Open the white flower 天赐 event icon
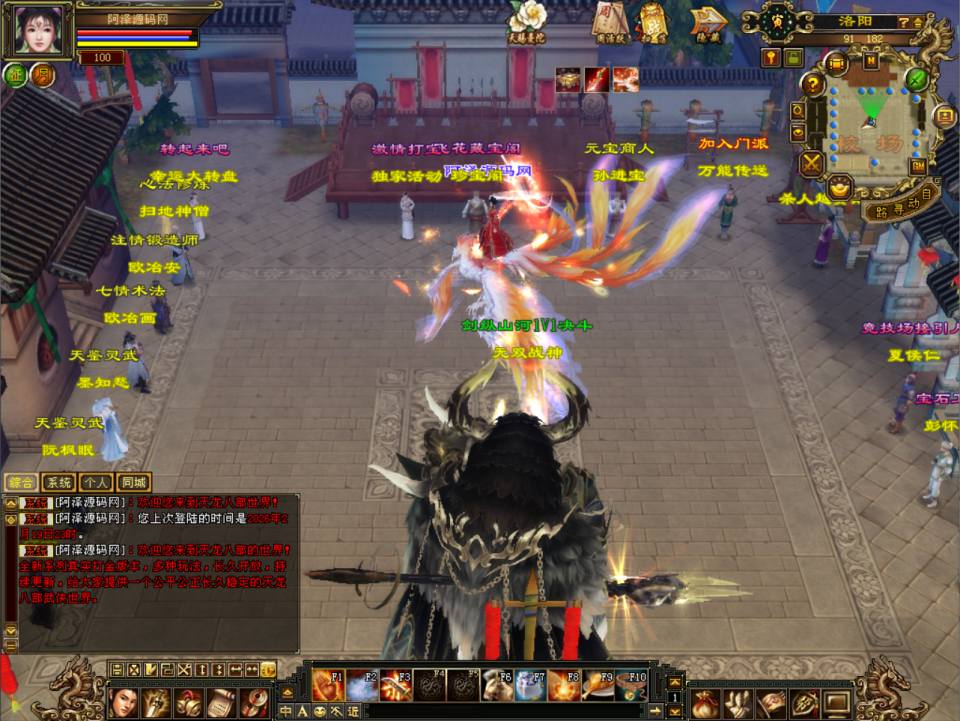 [x=526, y=18]
